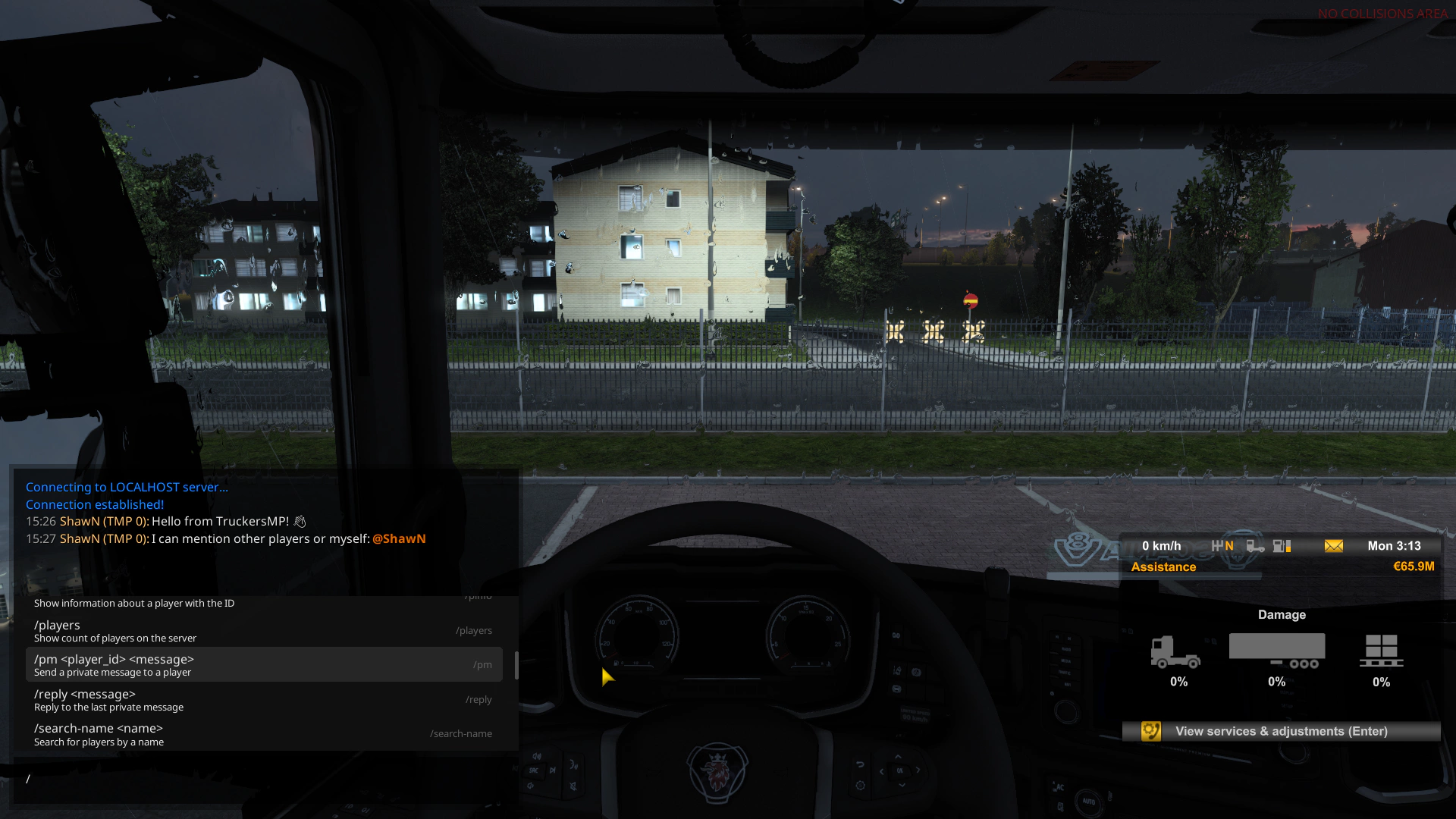
Task: Select the truck status icon next to speed
Action: coord(1255,546)
